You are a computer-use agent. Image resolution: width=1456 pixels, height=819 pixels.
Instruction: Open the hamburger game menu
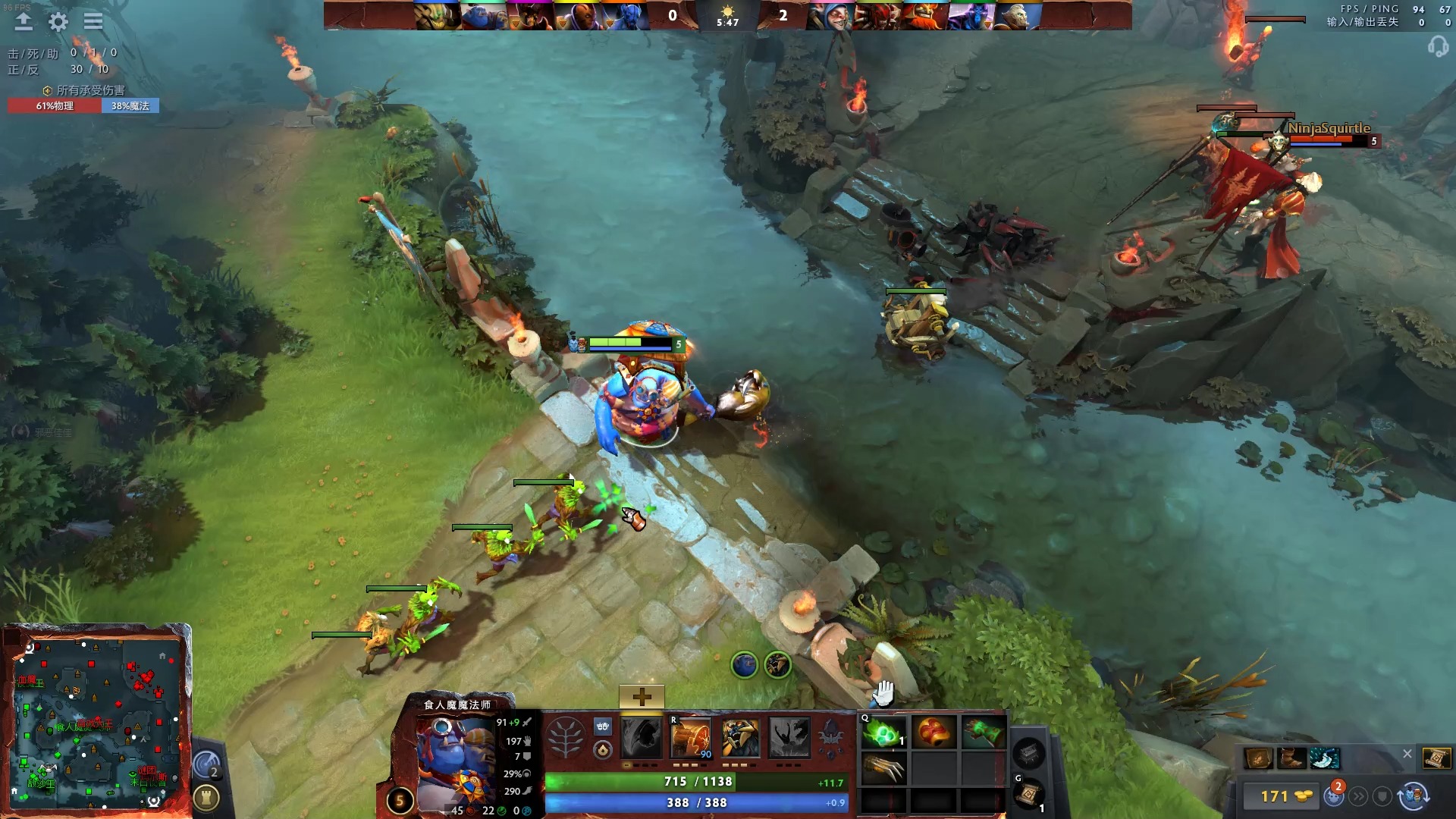pyautogui.click(x=93, y=21)
